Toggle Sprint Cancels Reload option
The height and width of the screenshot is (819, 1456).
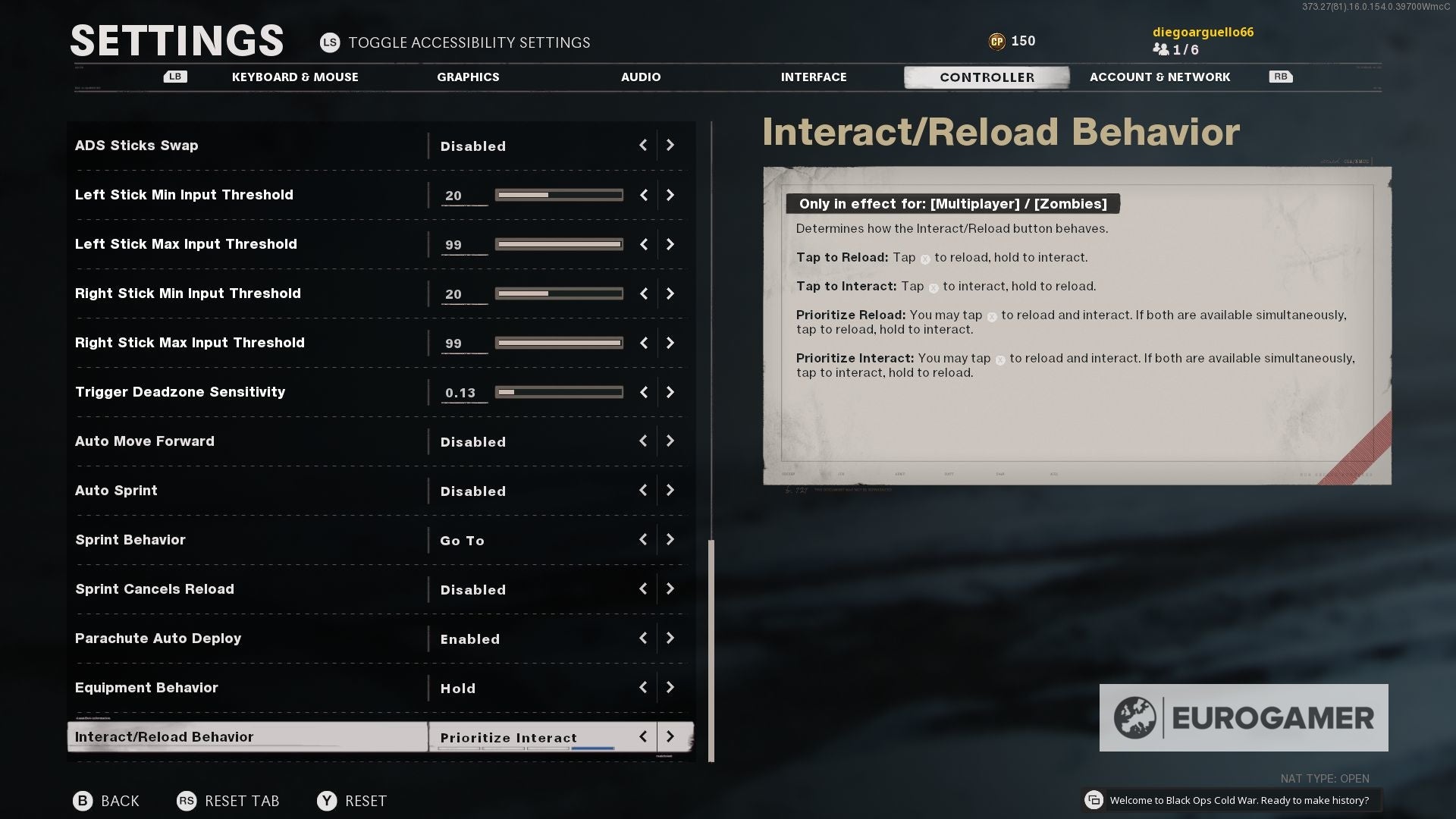pos(670,589)
